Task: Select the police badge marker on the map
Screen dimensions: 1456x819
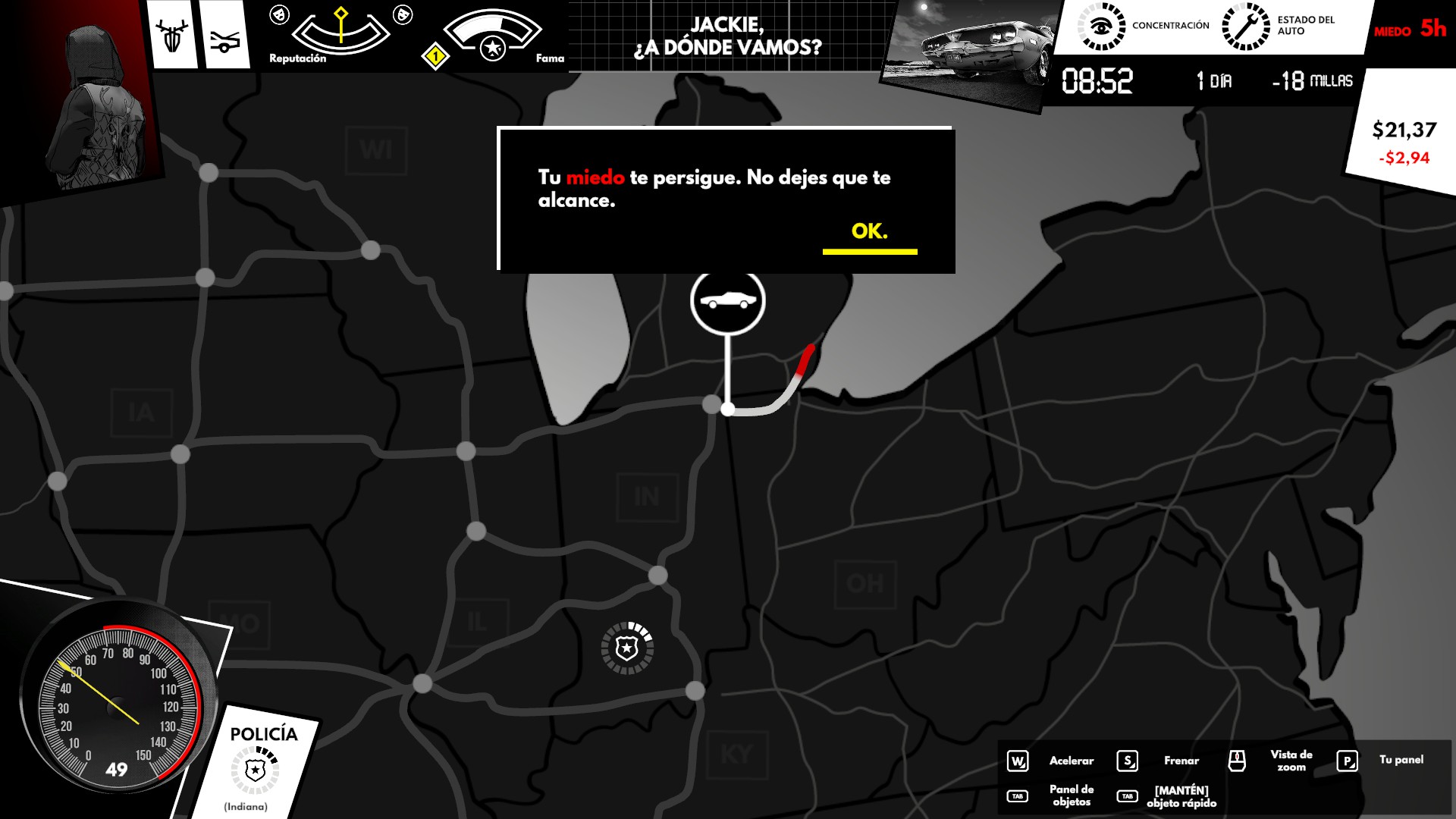Action: click(x=627, y=648)
